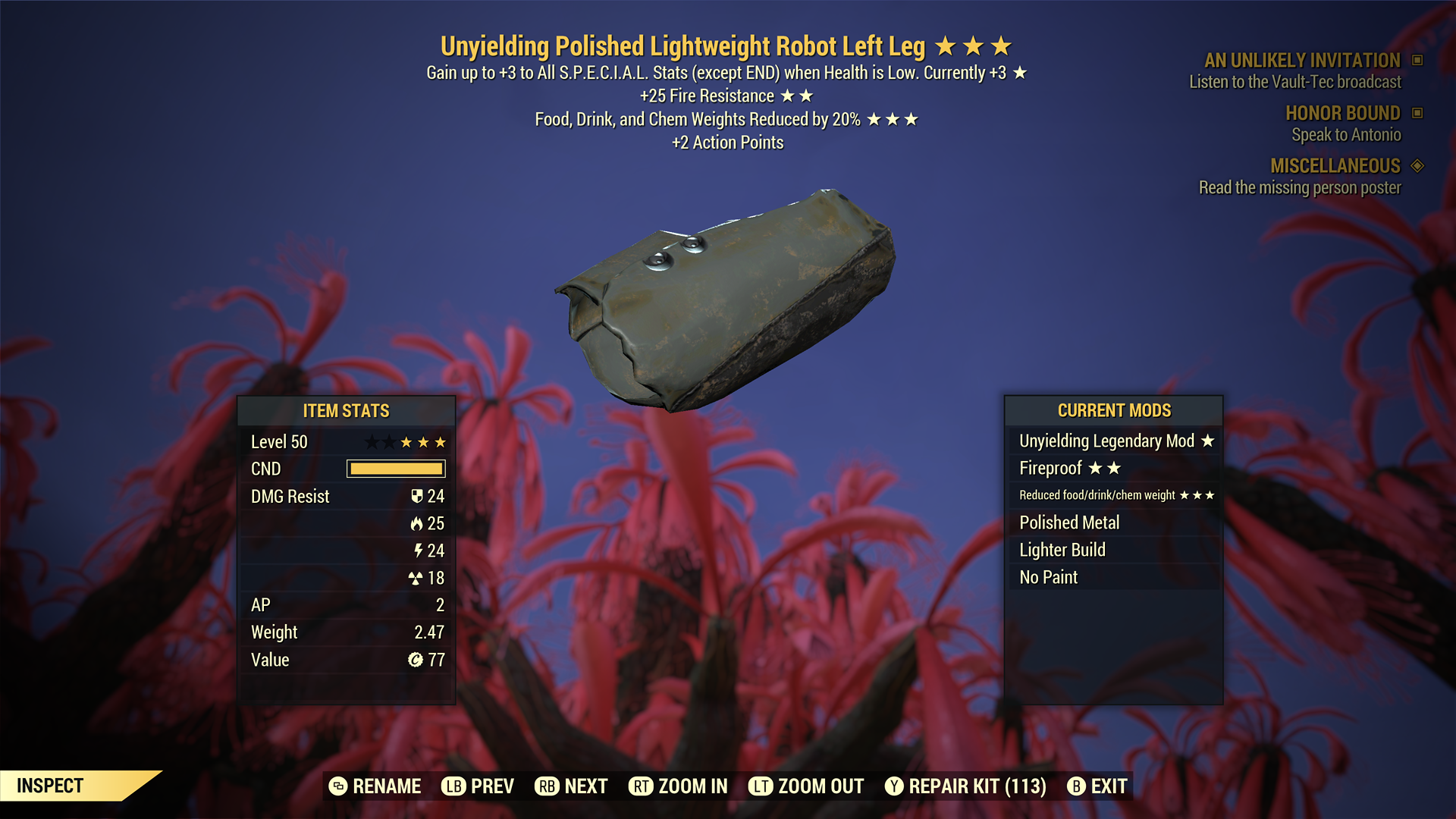Image resolution: width=1456 pixels, height=819 pixels.
Task: Click the Zoom In action
Action: [679, 786]
